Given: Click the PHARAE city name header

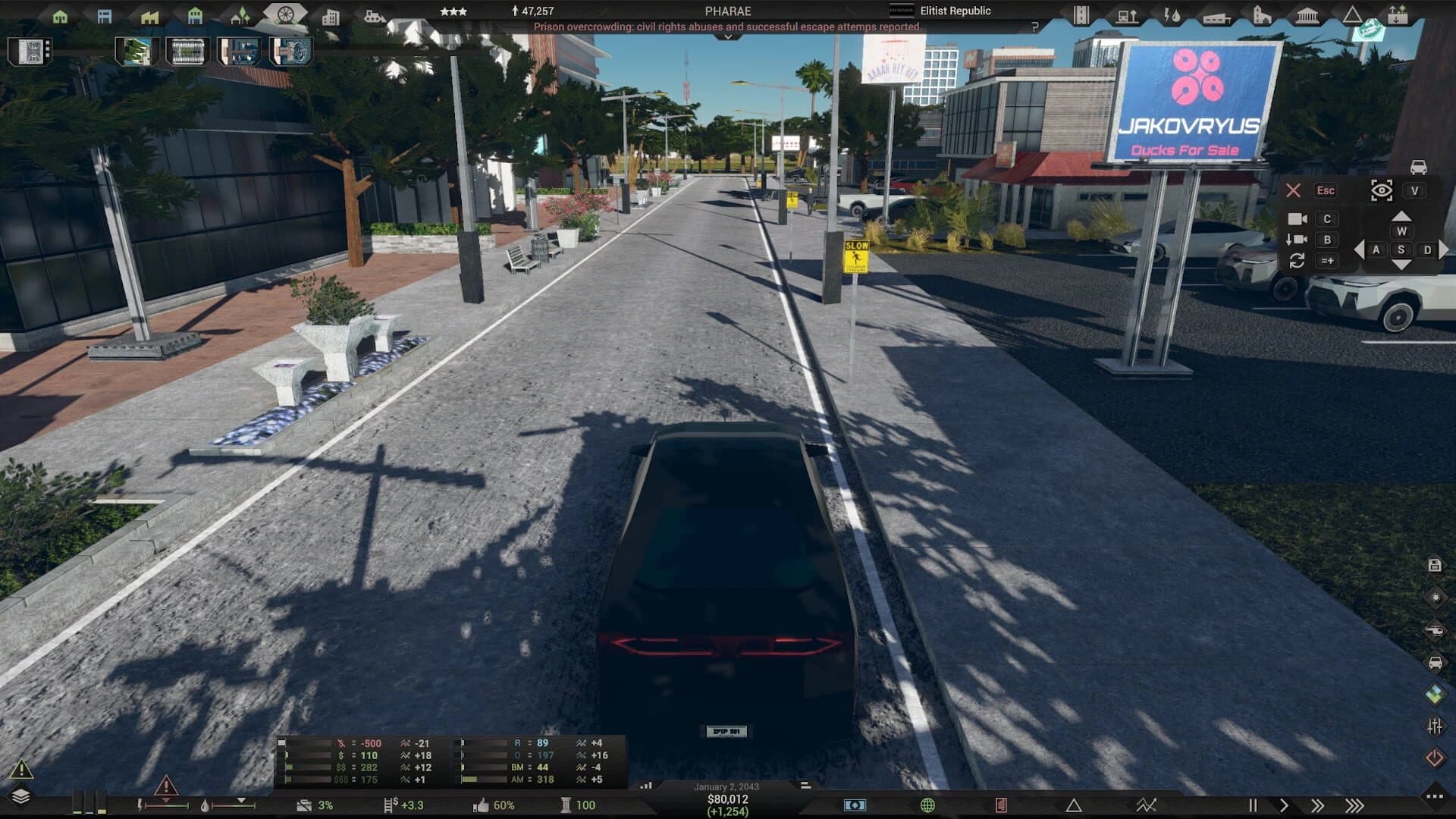Looking at the screenshot, I should pyautogui.click(x=727, y=11).
